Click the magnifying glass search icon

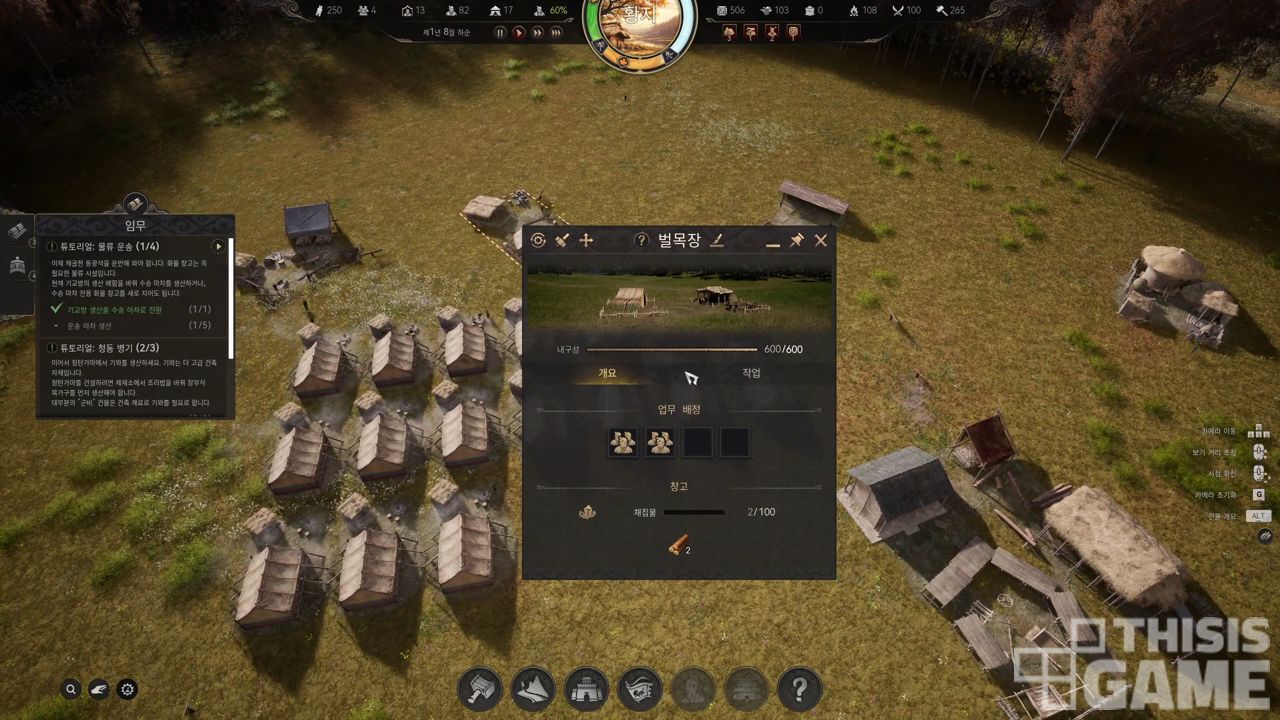click(x=71, y=689)
